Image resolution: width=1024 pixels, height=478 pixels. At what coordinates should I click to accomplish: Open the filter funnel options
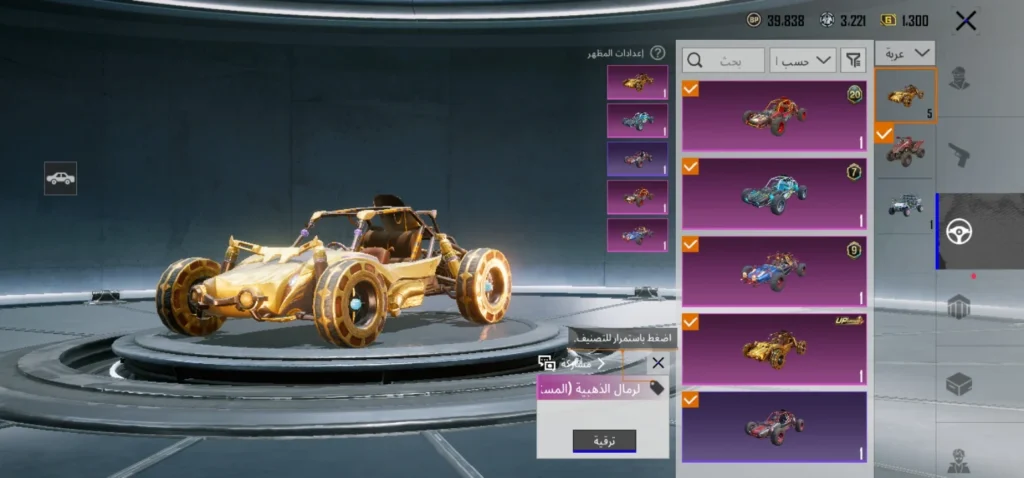point(853,60)
